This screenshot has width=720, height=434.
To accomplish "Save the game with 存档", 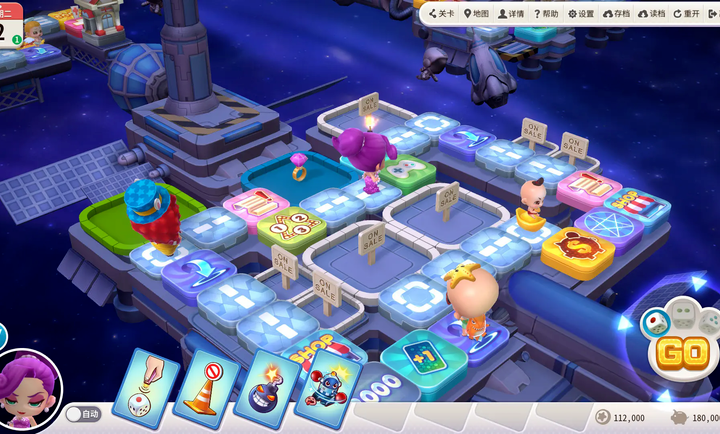I will coord(617,13).
